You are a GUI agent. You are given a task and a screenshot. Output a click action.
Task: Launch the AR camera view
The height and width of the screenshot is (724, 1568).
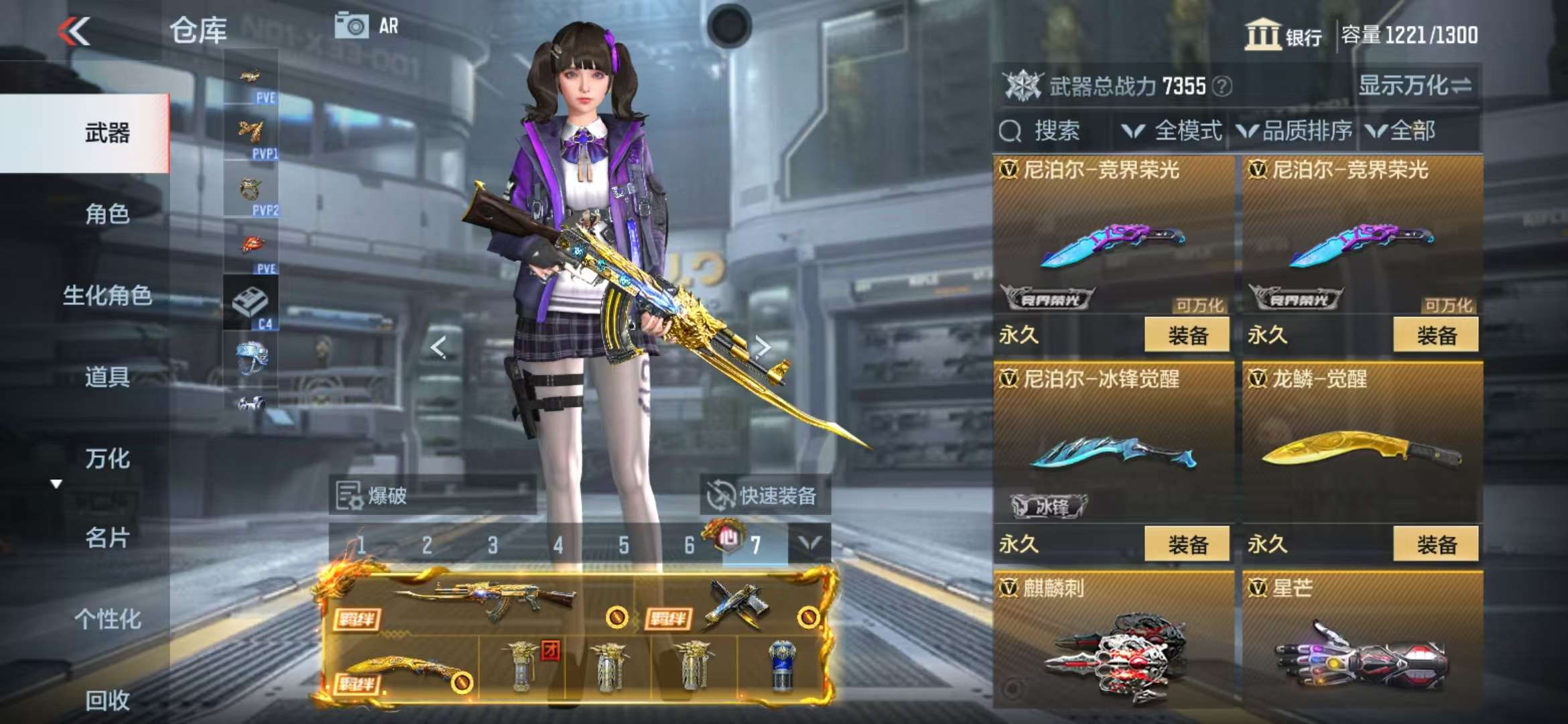[x=367, y=26]
